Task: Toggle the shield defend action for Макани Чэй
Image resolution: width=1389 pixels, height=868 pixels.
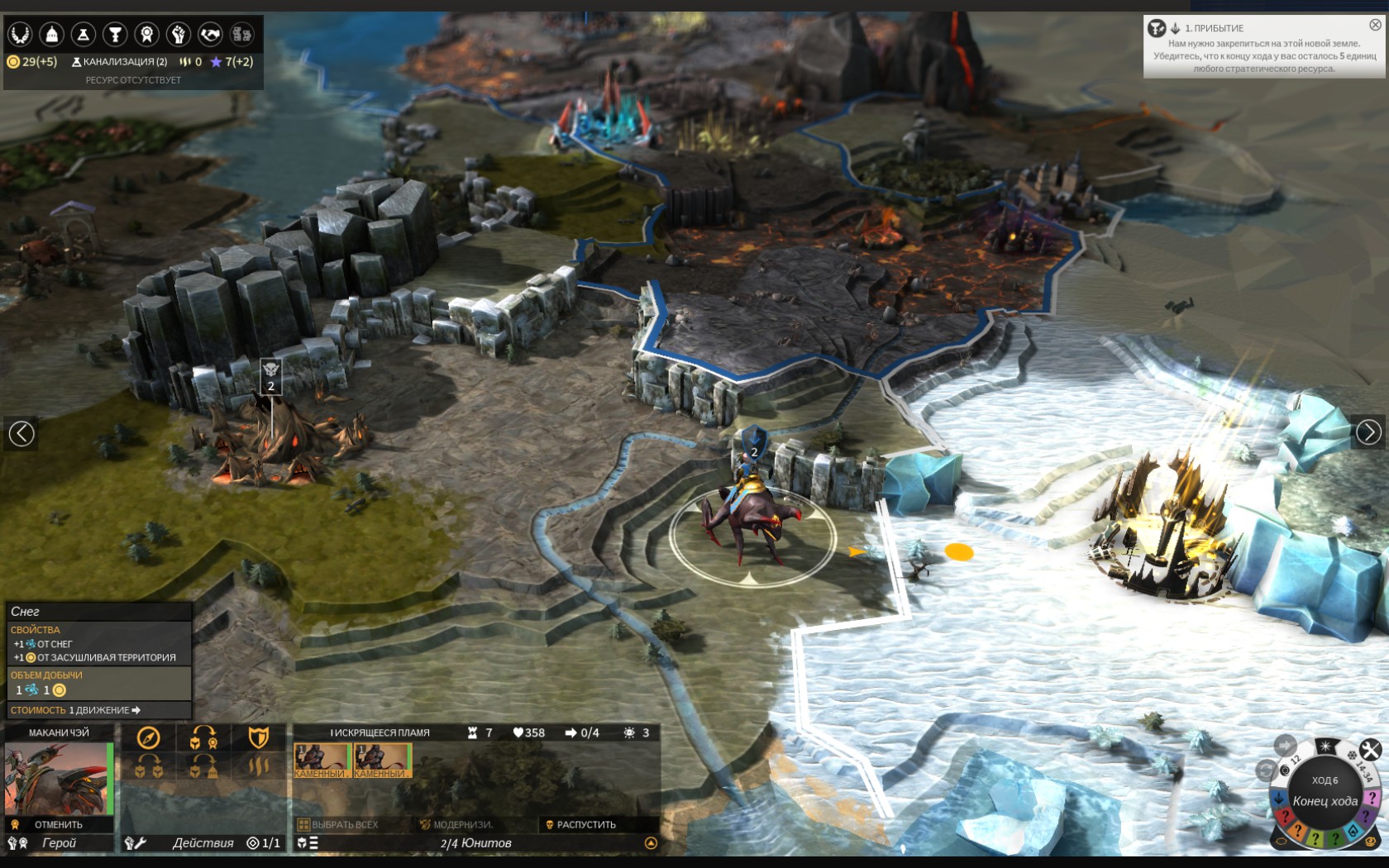Action: [260, 736]
